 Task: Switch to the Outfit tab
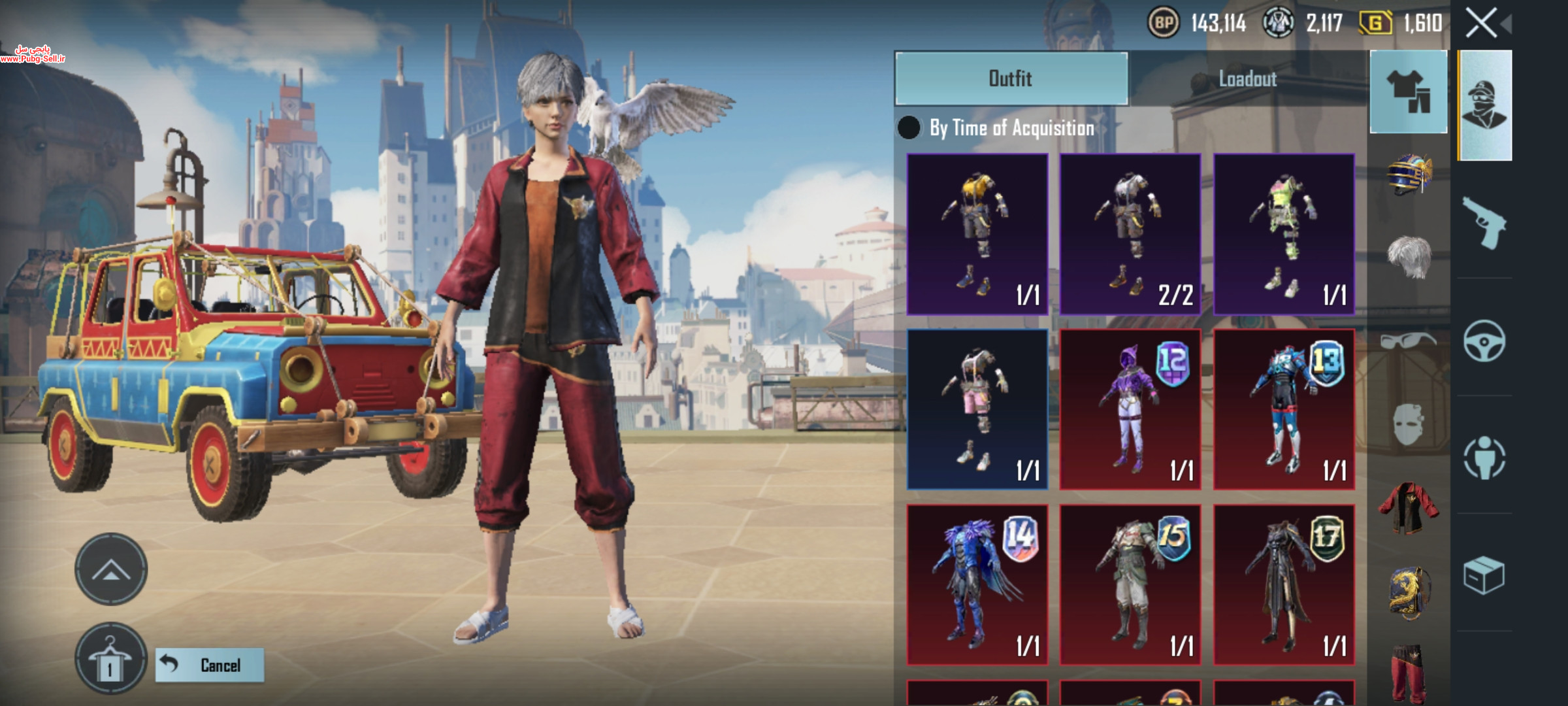point(1011,78)
